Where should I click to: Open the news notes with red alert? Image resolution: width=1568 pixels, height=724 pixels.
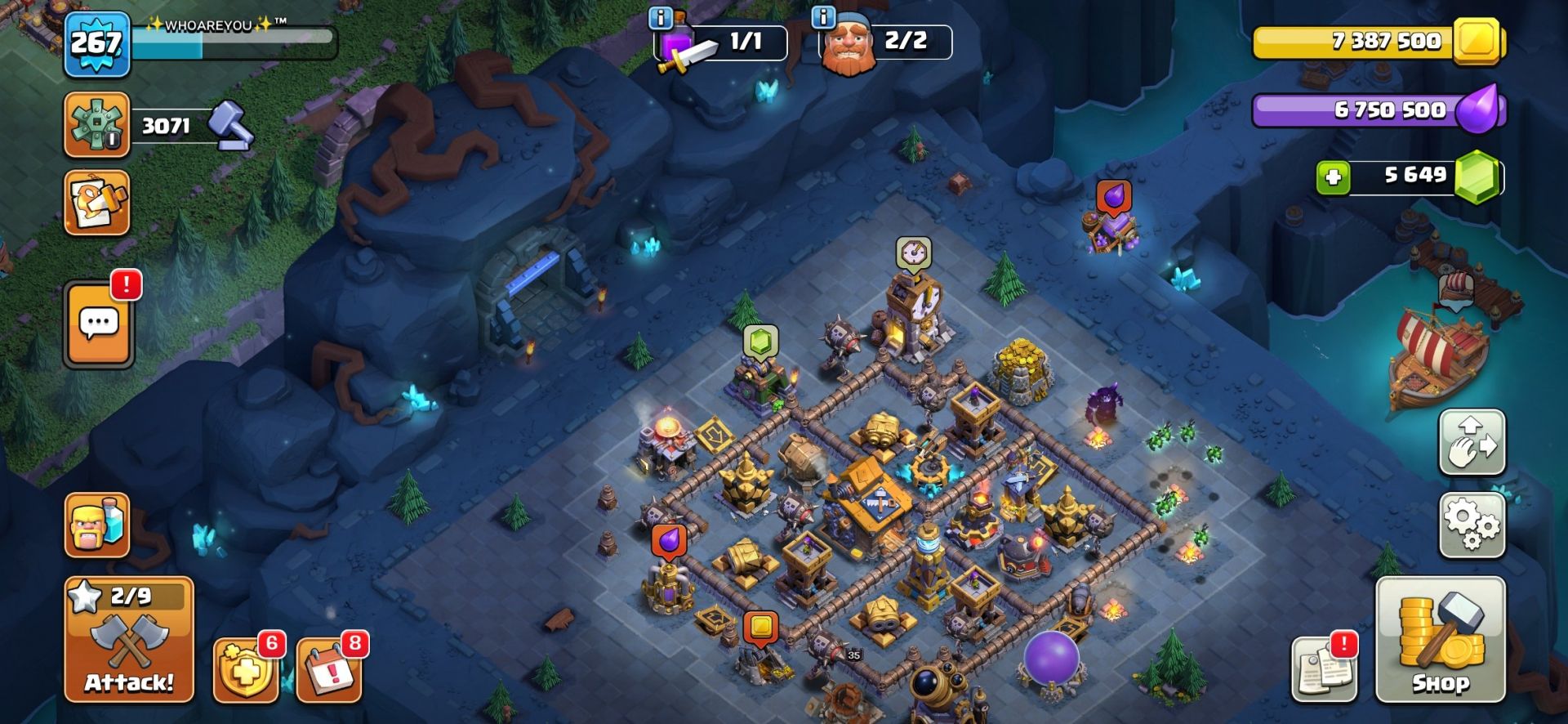pyautogui.click(x=1324, y=669)
